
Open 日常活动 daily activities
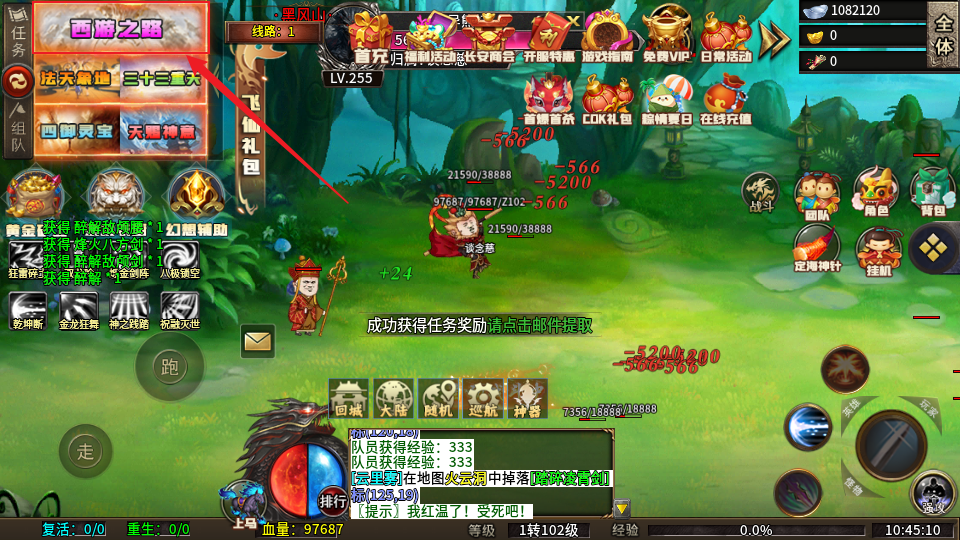tap(726, 35)
